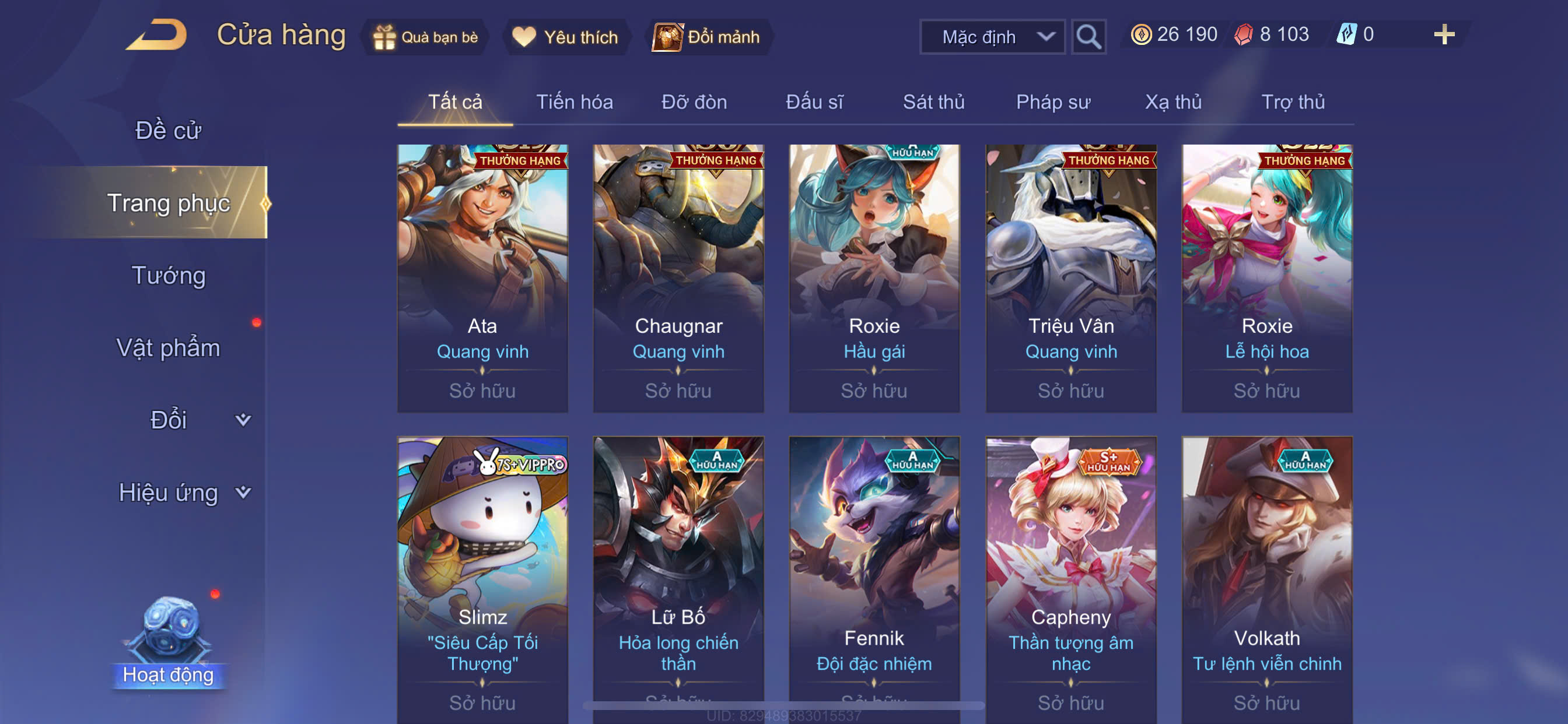Screen dimensions: 1568x724
Task: Select the Pháp sư category tab
Action: click(1052, 101)
